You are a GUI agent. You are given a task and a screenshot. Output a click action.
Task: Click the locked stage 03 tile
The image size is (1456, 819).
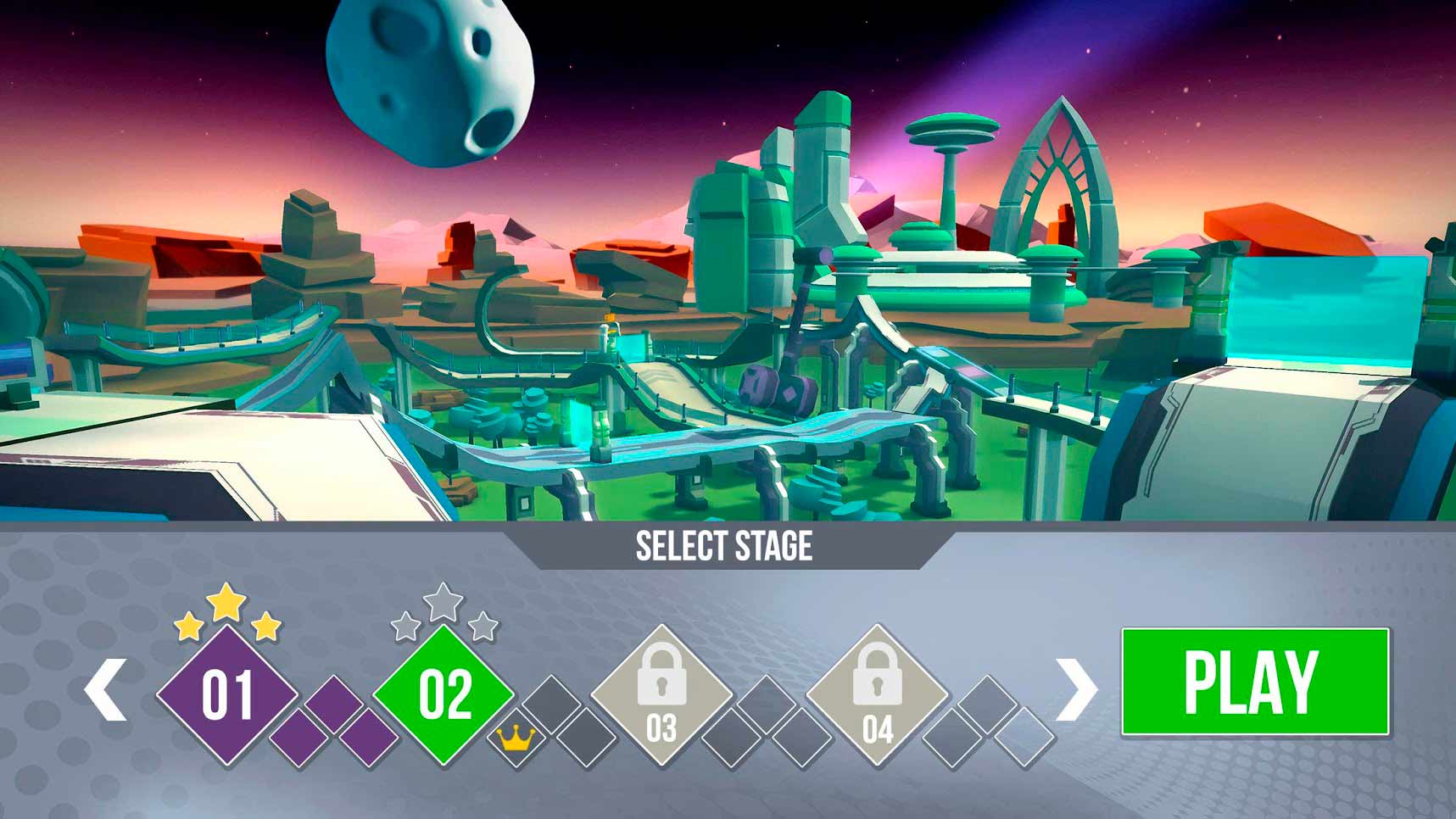pyautogui.click(x=661, y=694)
